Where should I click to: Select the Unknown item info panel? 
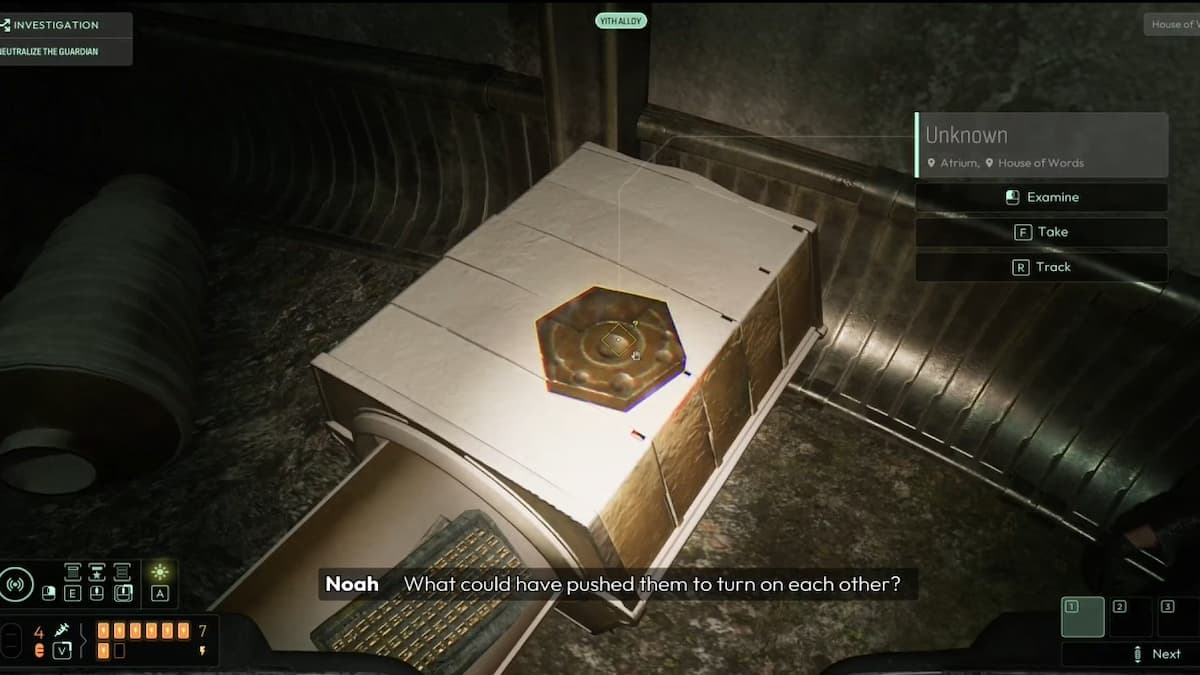1041,145
